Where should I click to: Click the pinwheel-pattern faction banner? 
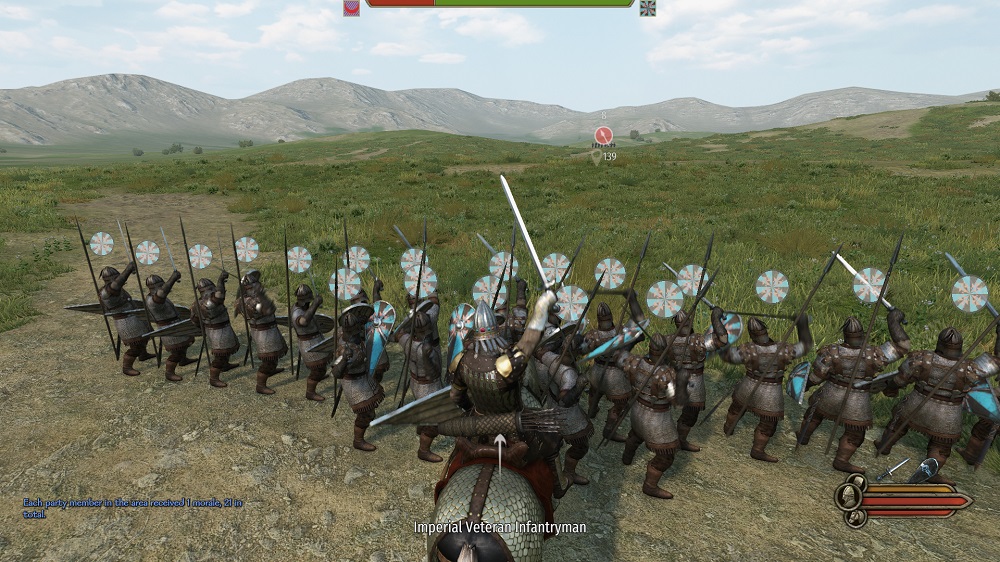click(648, 7)
